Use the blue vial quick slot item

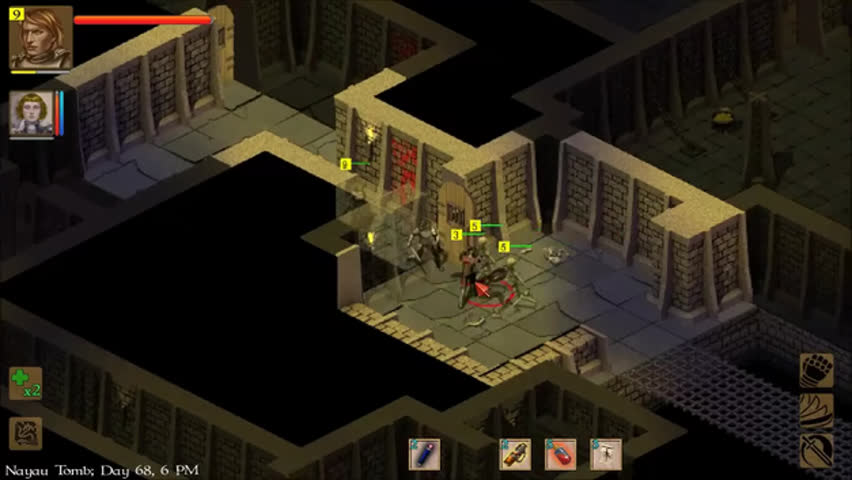click(424, 454)
